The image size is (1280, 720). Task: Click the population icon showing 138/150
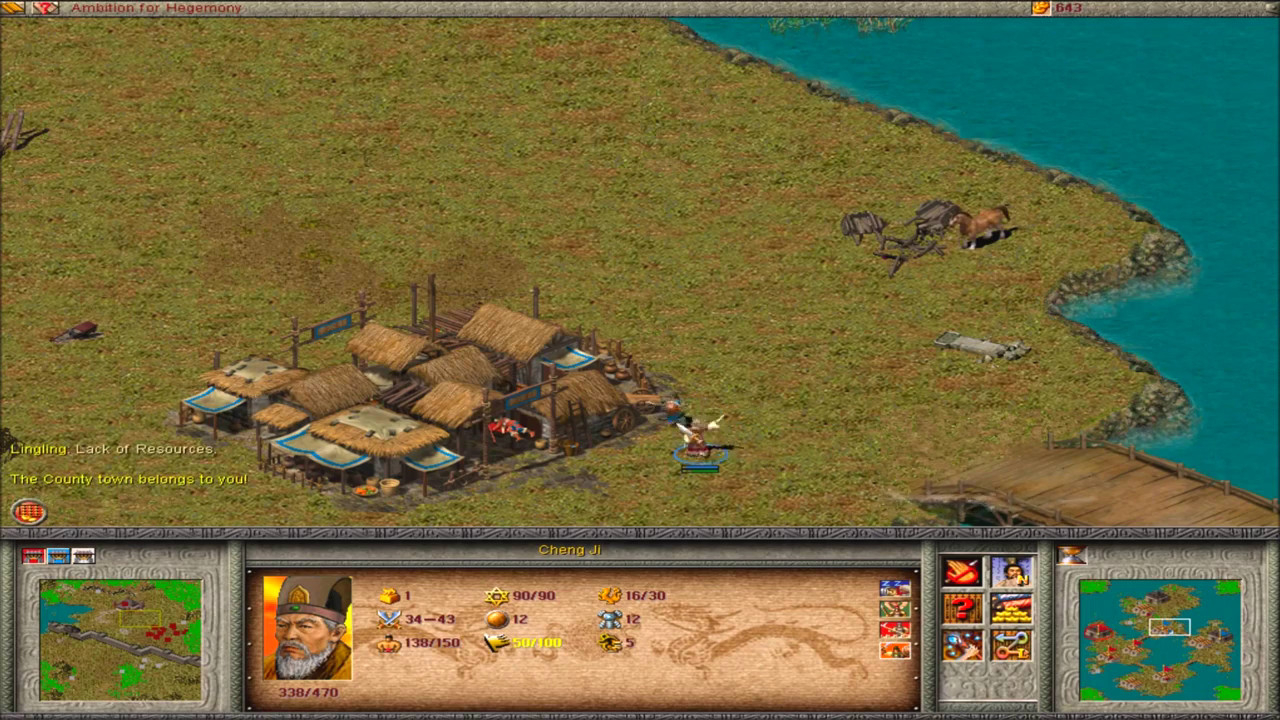coord(390,644)
